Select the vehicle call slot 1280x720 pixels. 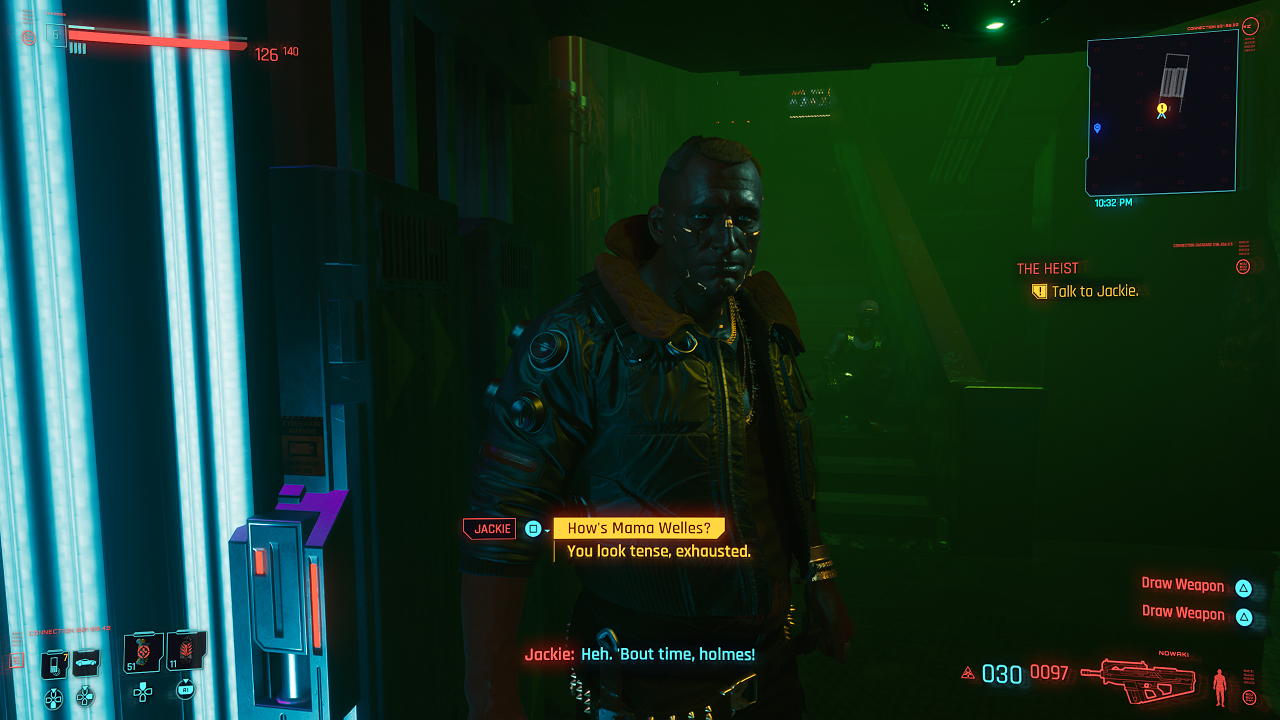[x=86, y=662]
